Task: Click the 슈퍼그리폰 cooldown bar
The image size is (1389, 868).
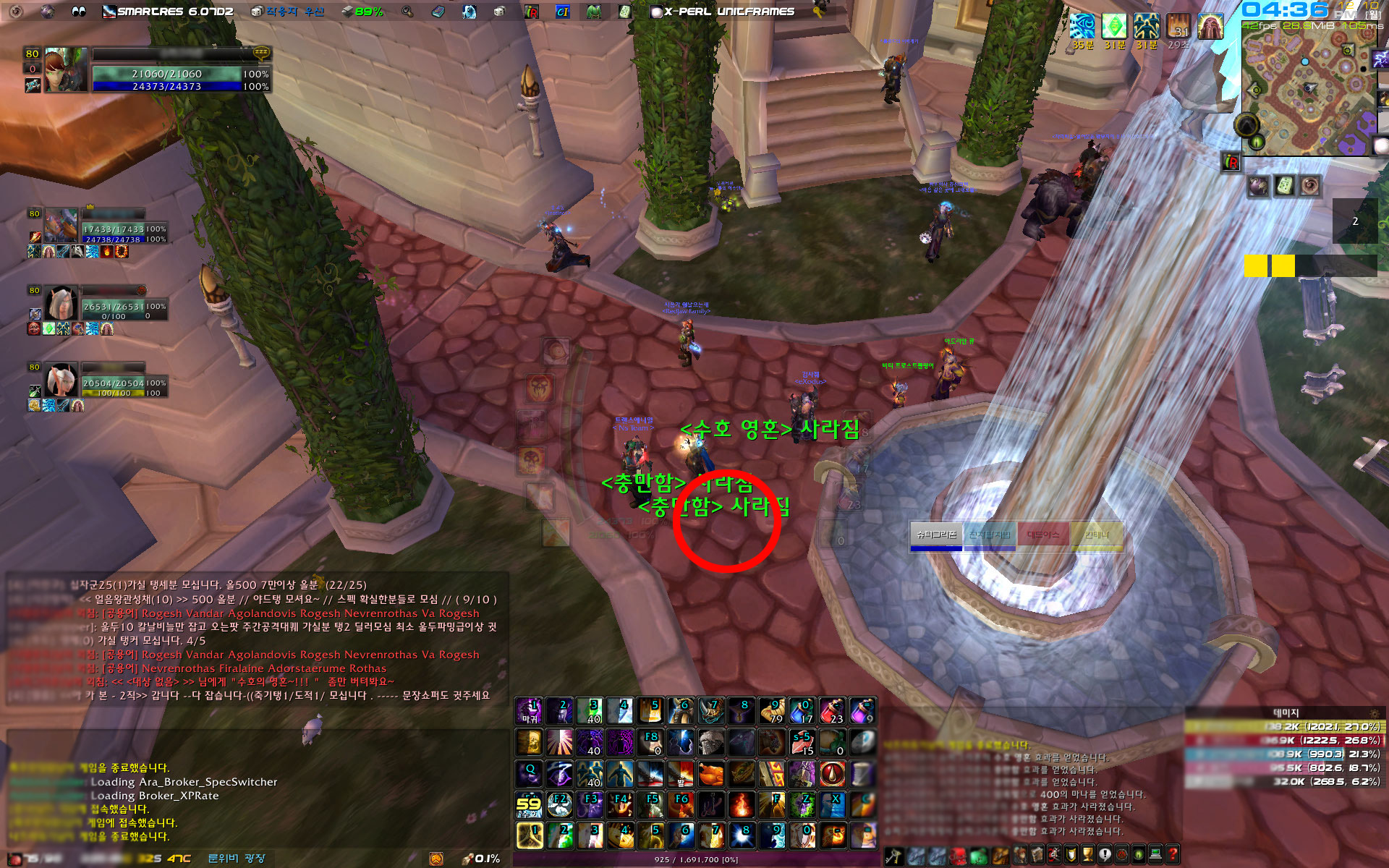Action: [x=936, y=536]
